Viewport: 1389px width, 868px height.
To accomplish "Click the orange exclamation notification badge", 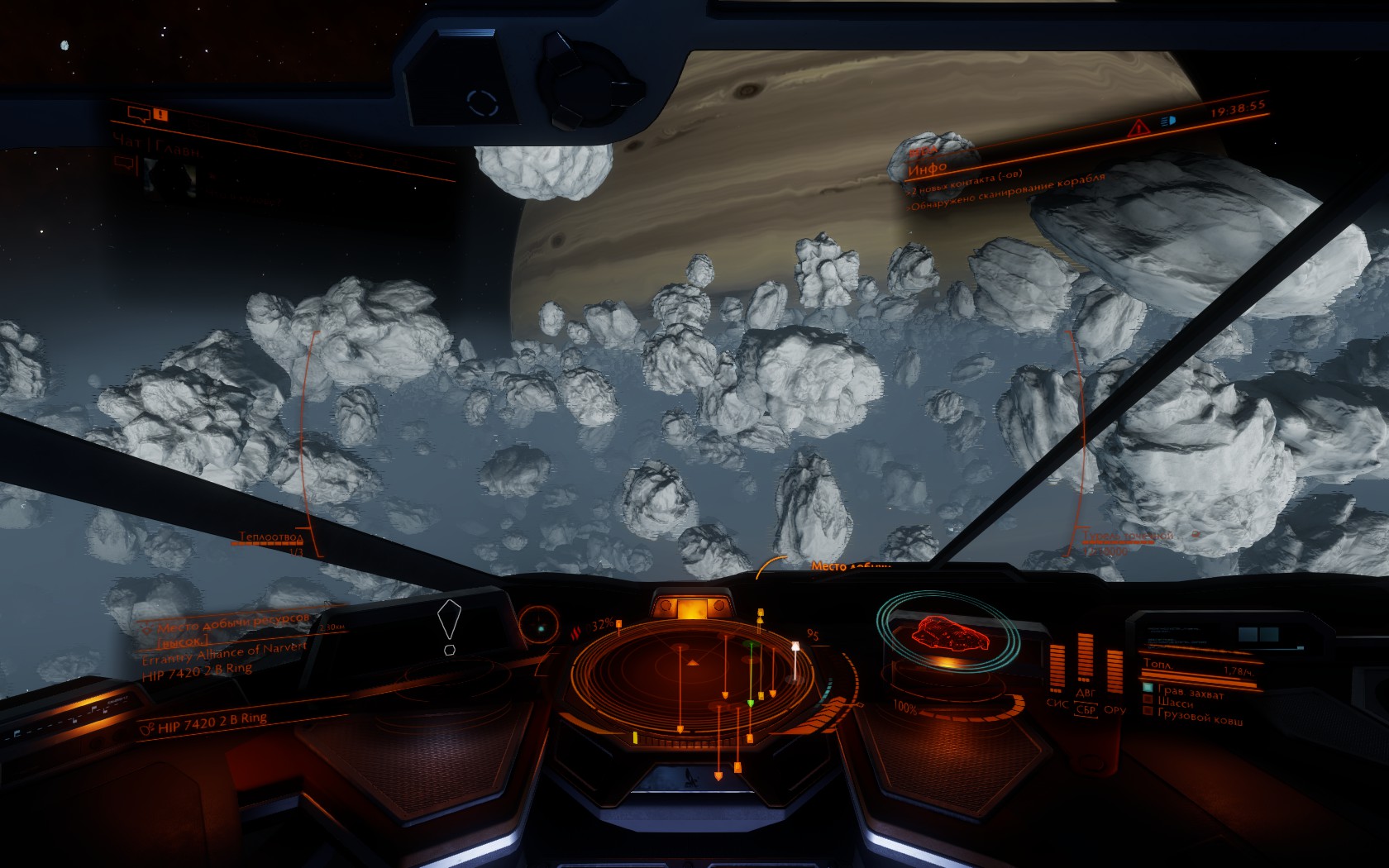I will 160,116.
